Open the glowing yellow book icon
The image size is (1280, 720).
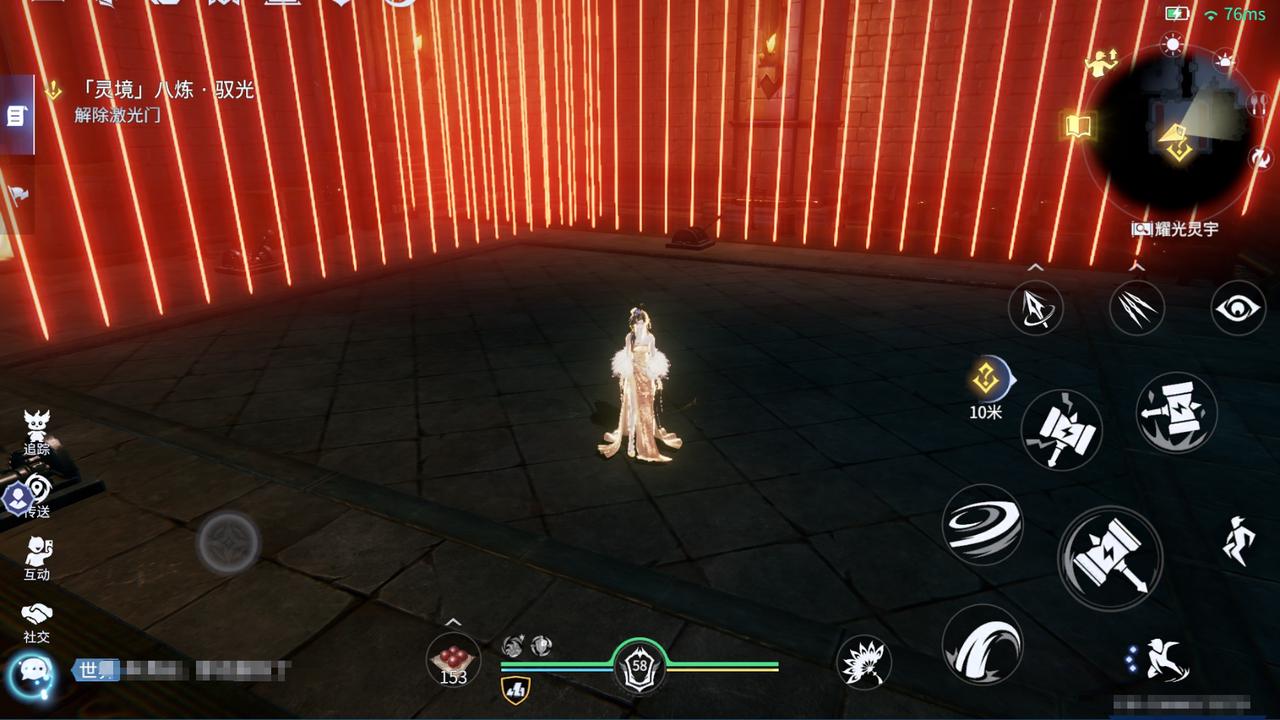click(1078, 126)
